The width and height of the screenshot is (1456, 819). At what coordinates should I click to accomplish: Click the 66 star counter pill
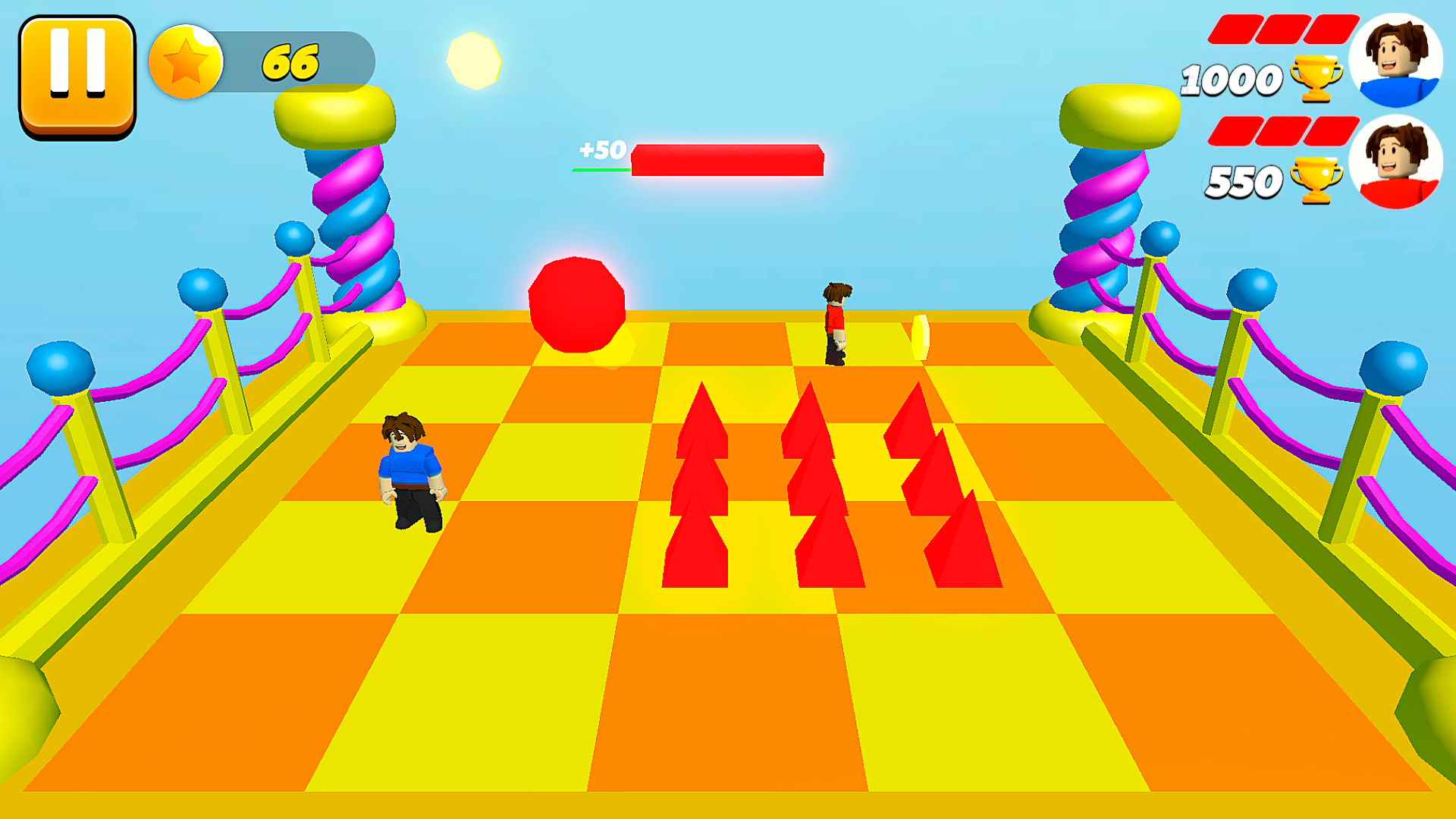click(x=292, y=62)
